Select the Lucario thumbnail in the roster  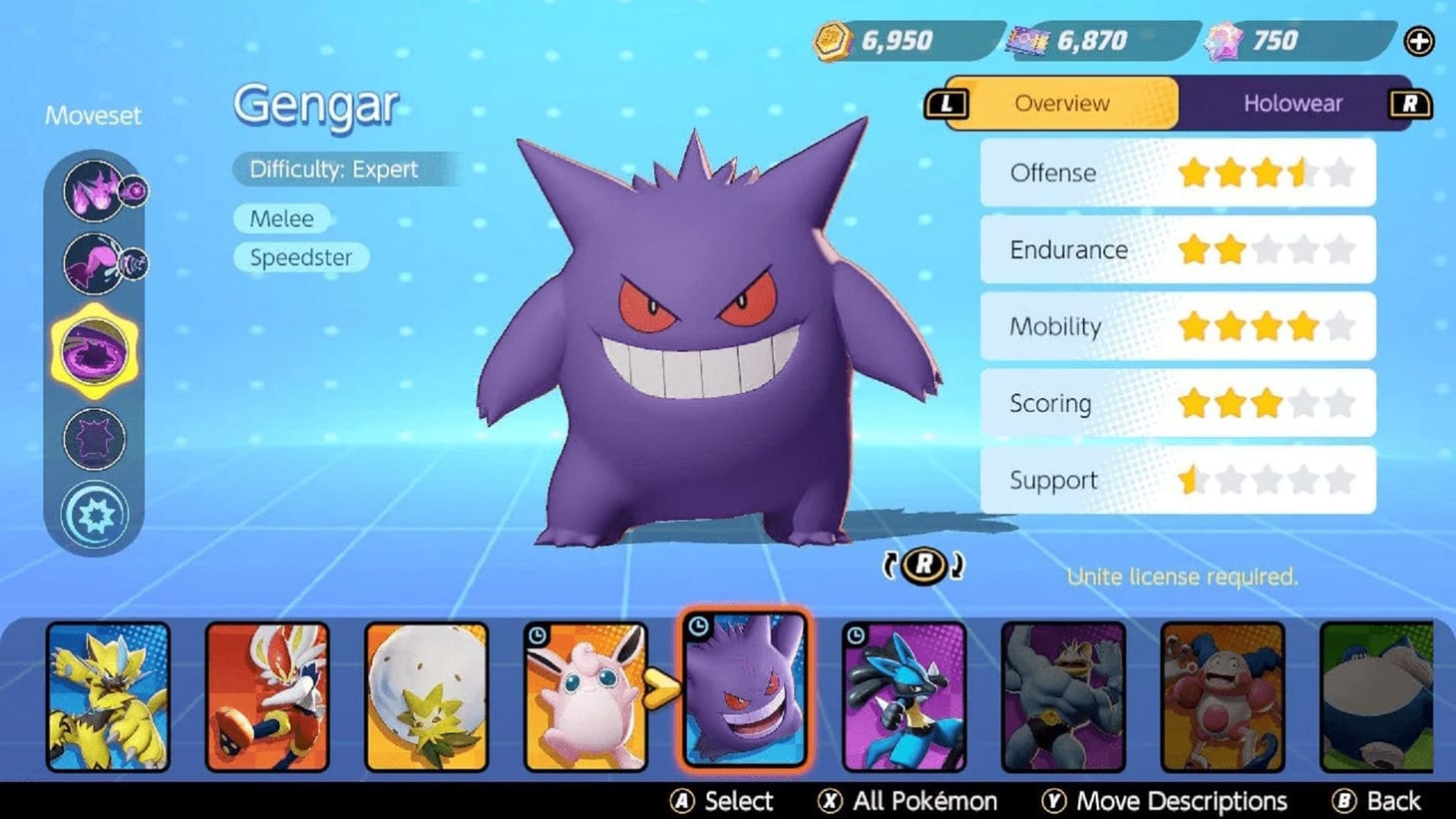point(905,695)
